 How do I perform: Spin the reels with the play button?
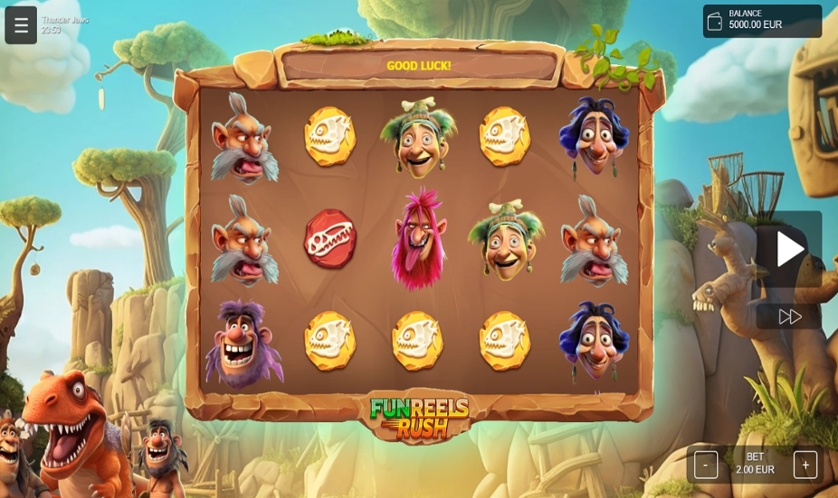pos(789,249)
